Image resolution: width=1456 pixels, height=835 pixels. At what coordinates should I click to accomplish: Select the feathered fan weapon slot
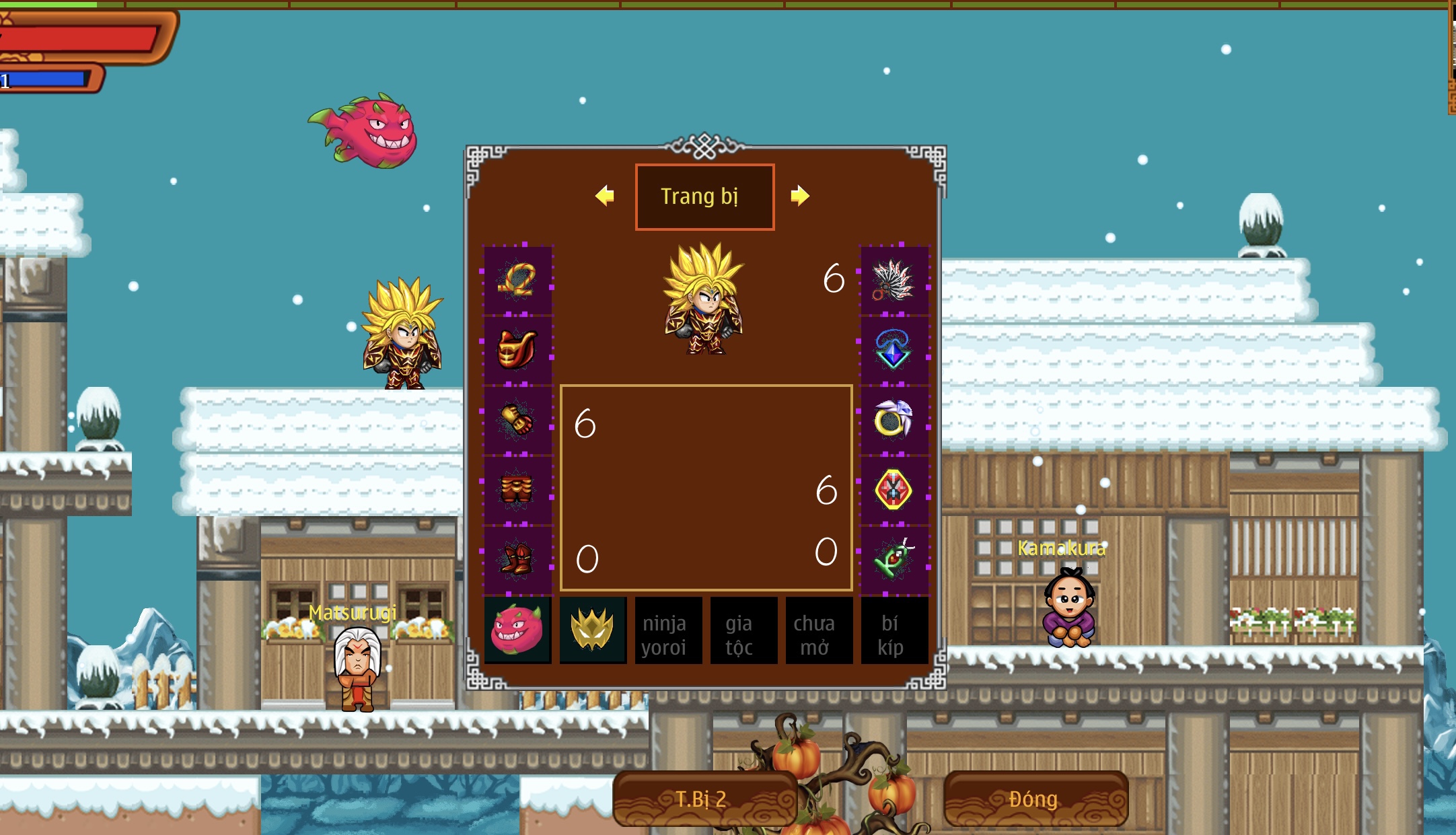894,280
